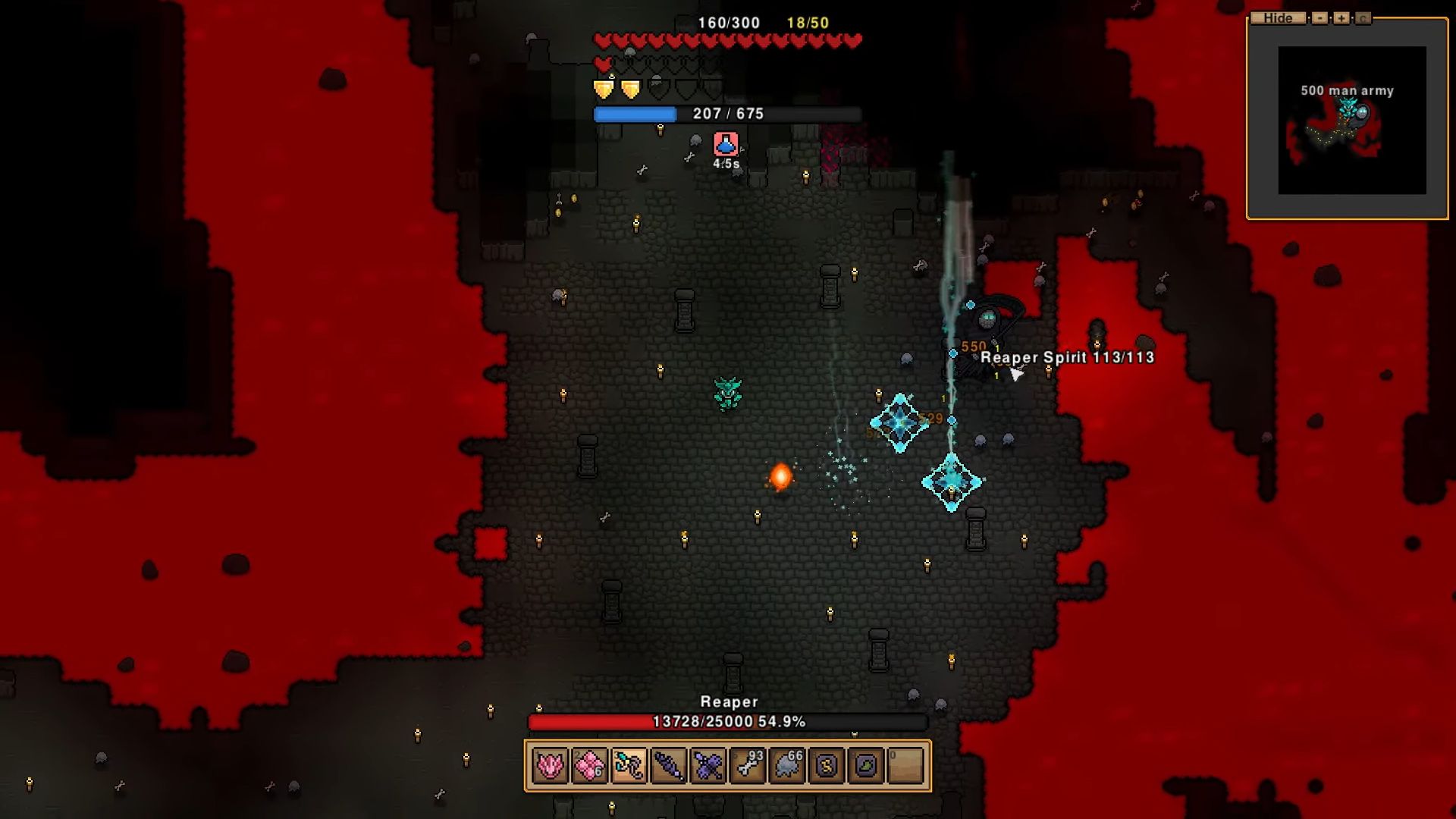Select the pink crystal flower hotbar slot
This screenshot has height=819, width=1456.
pyautogui.click(x=550, y=766)
